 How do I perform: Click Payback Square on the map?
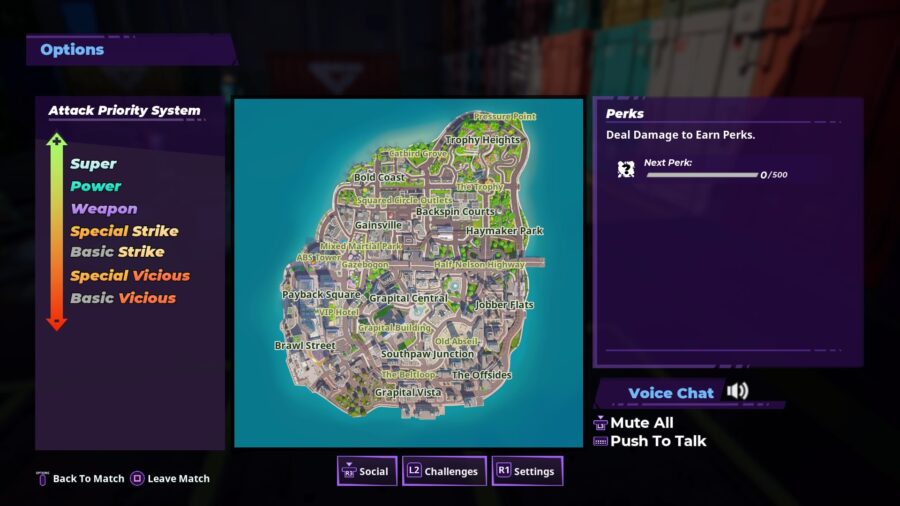tap(320, 295)
